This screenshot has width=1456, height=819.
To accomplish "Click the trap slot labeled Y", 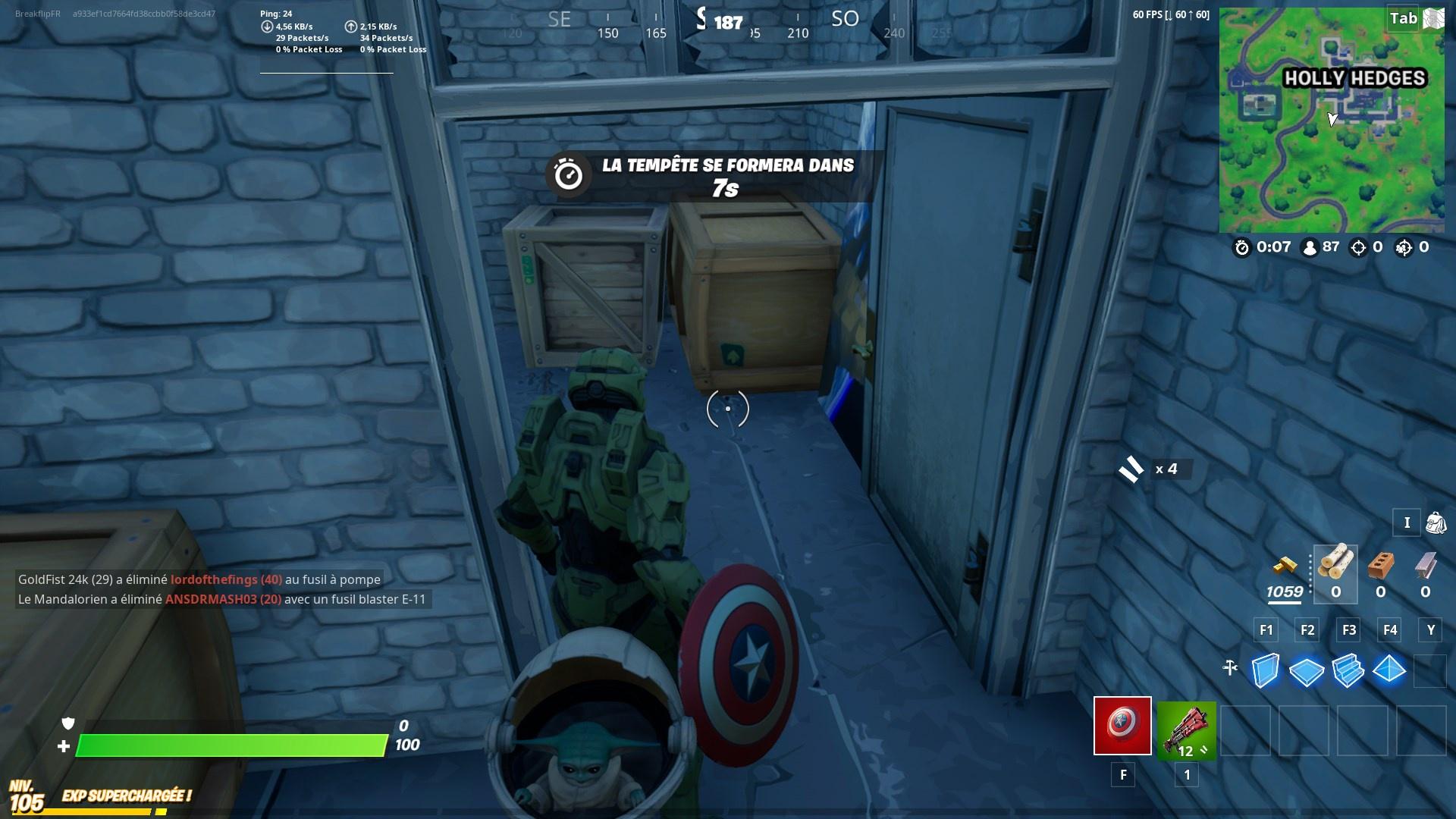I will point(1430,629).
